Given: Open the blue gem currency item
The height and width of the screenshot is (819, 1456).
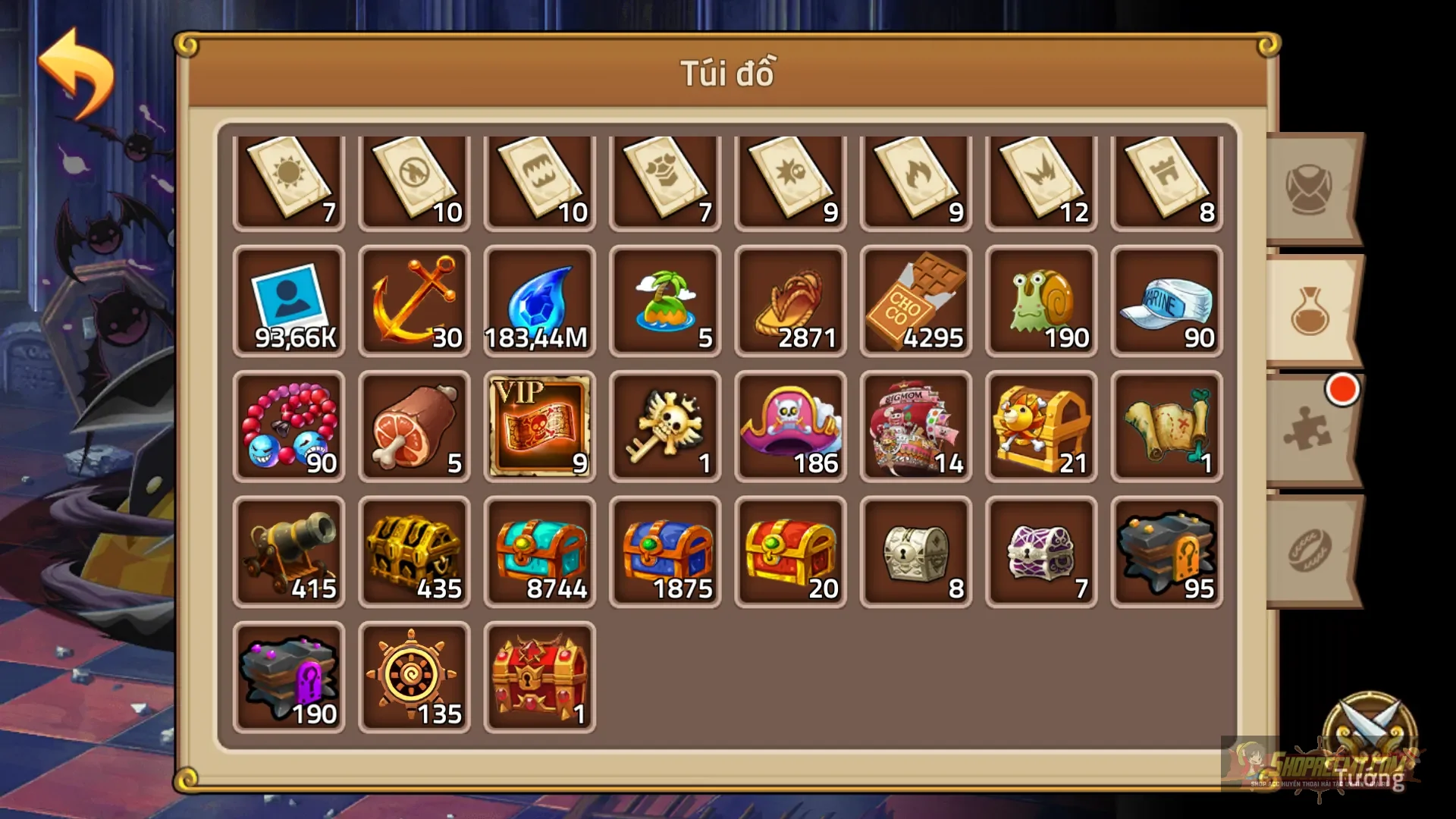Looking at the screenshot, I should [x=540, y=302].
